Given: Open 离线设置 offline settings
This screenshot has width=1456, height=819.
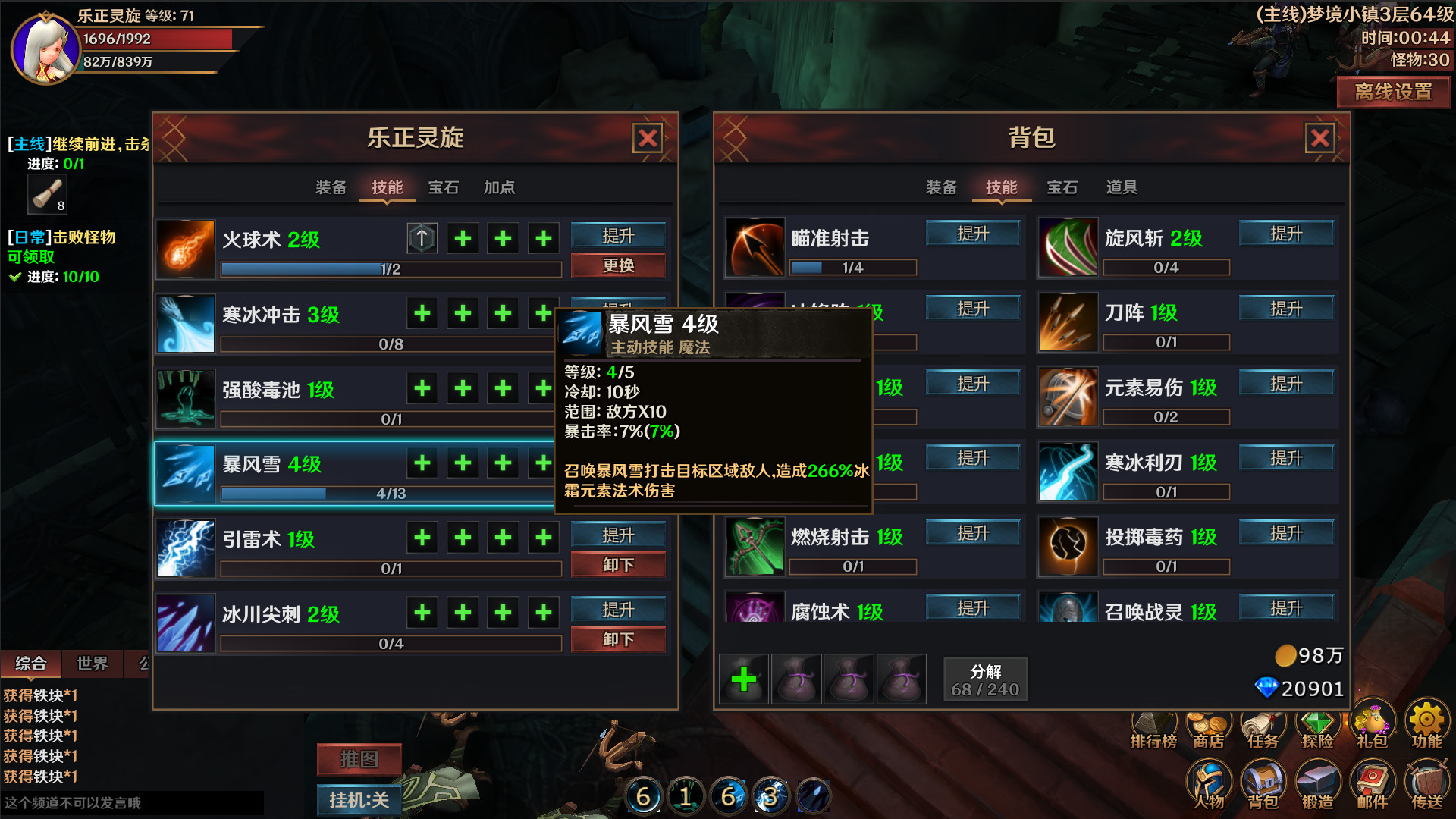Looking at the screenshot, I should [x=1394, y=93].
